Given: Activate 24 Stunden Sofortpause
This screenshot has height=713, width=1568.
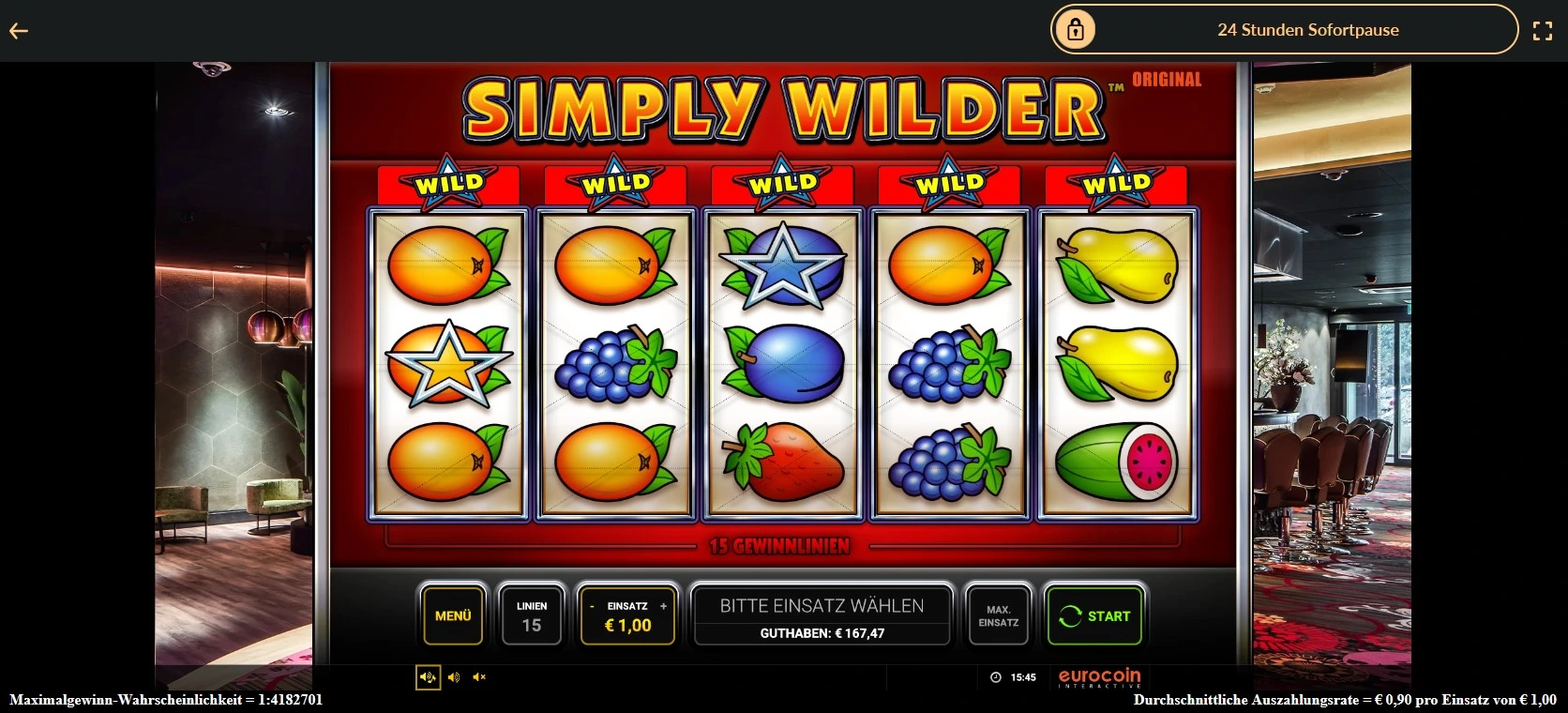Looking at the screenshot, I should pyautogui.click(x=1308, y=29).
